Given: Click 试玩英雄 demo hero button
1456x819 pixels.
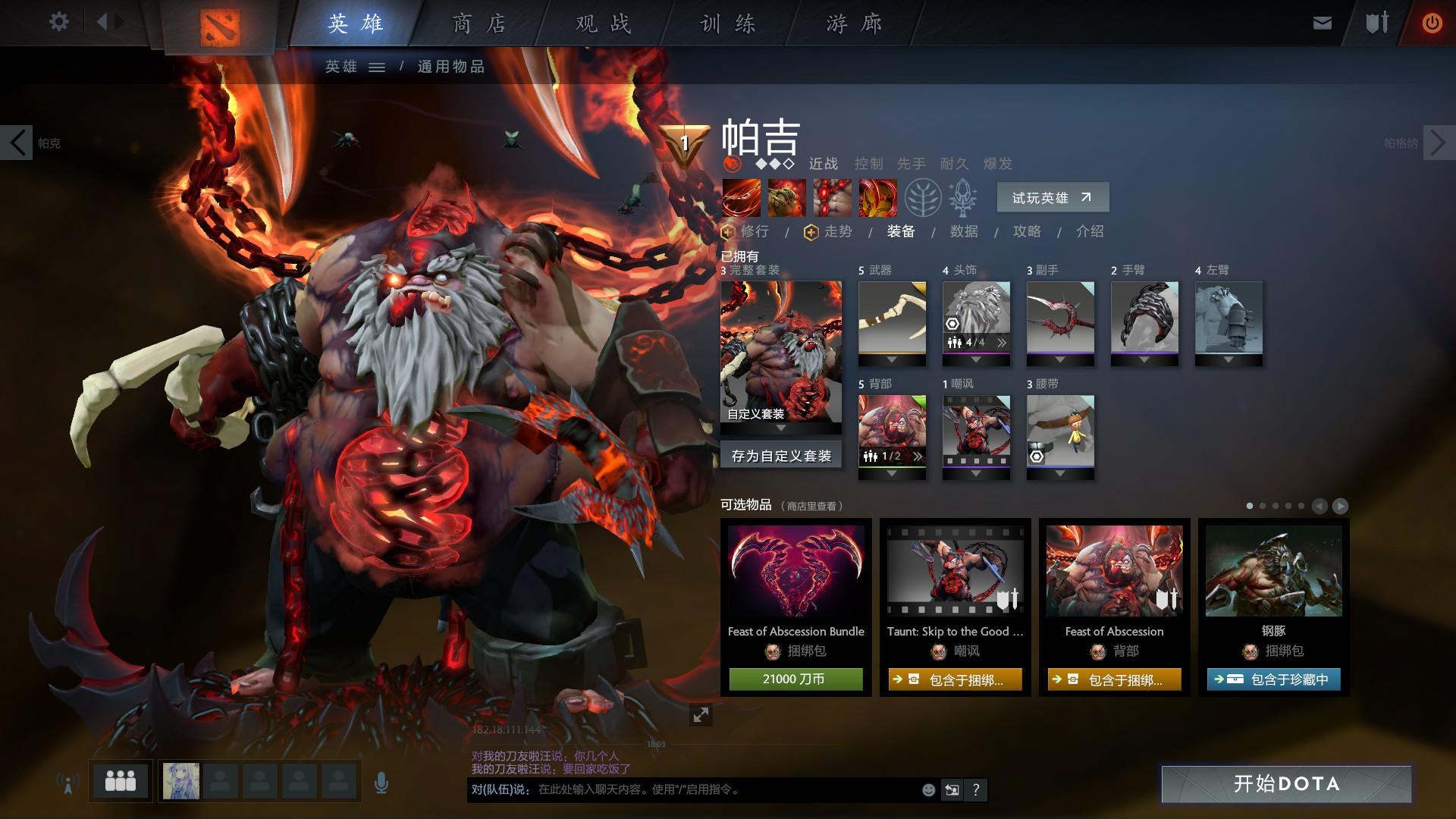Looking at the screenshot, I should coord(1053,198).
